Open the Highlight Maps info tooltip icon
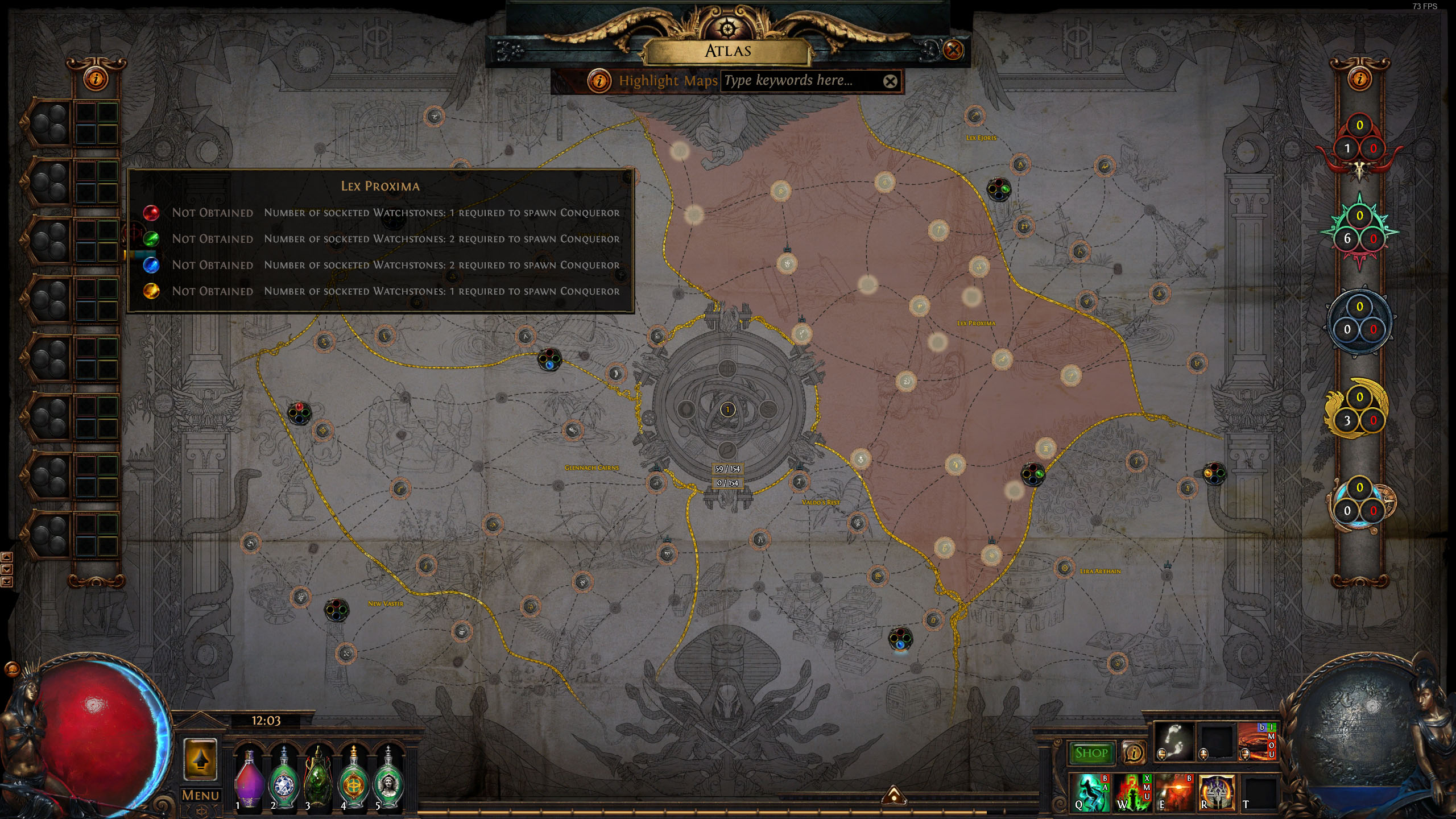 [599, 81]
